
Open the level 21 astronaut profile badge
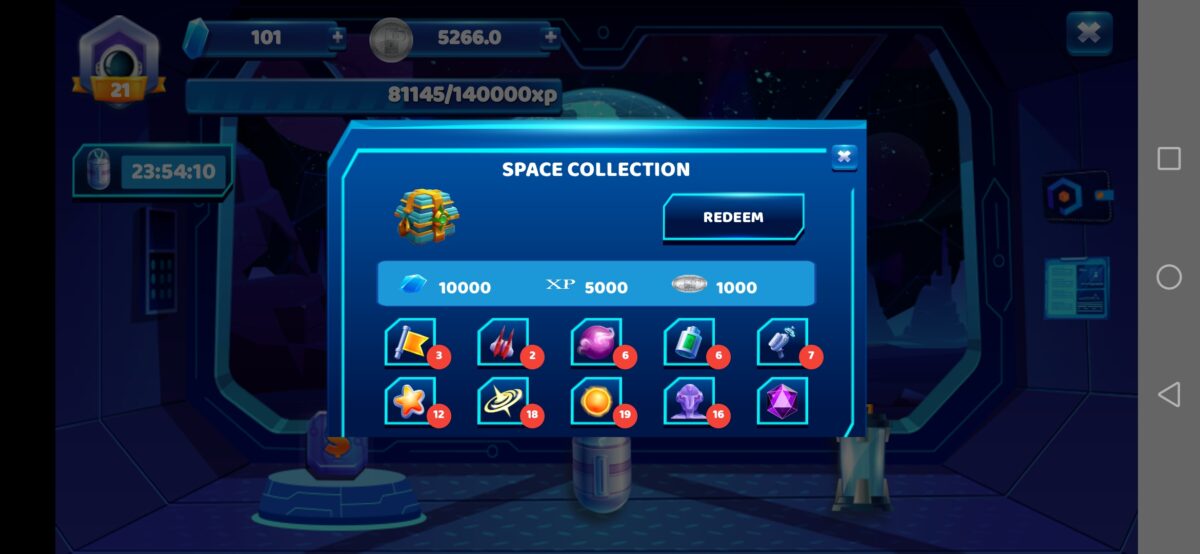pyautogui.click(x=119, y=62)
